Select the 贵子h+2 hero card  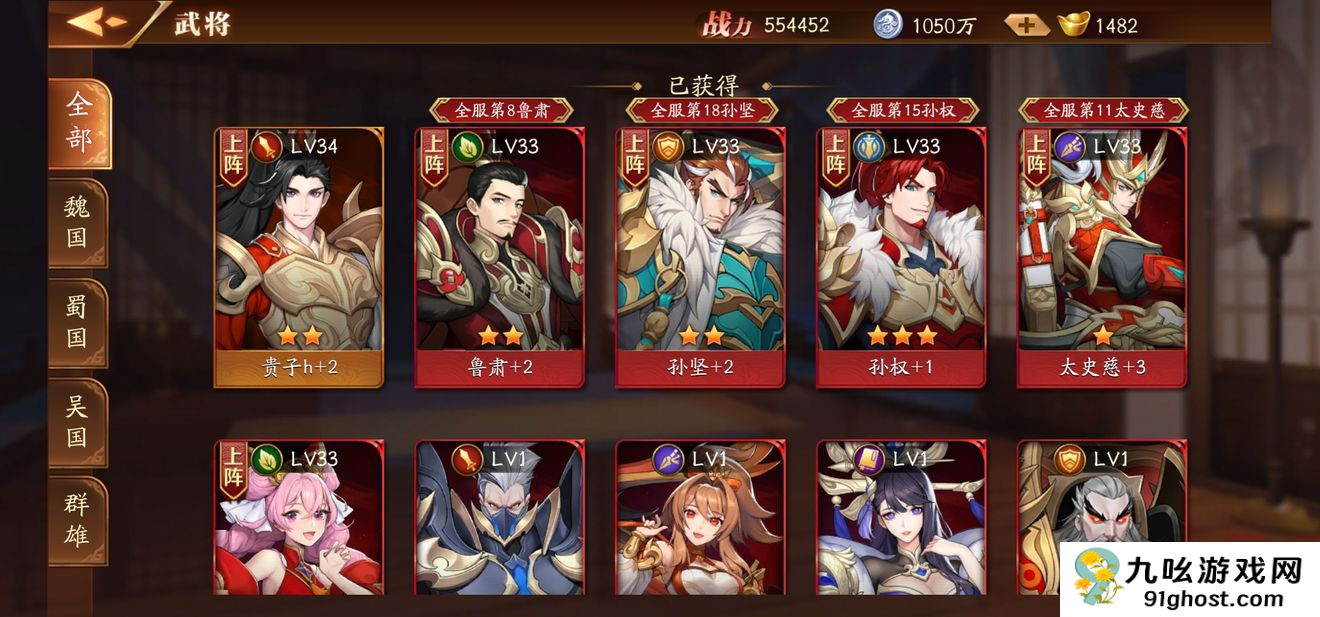pos(299,257)
